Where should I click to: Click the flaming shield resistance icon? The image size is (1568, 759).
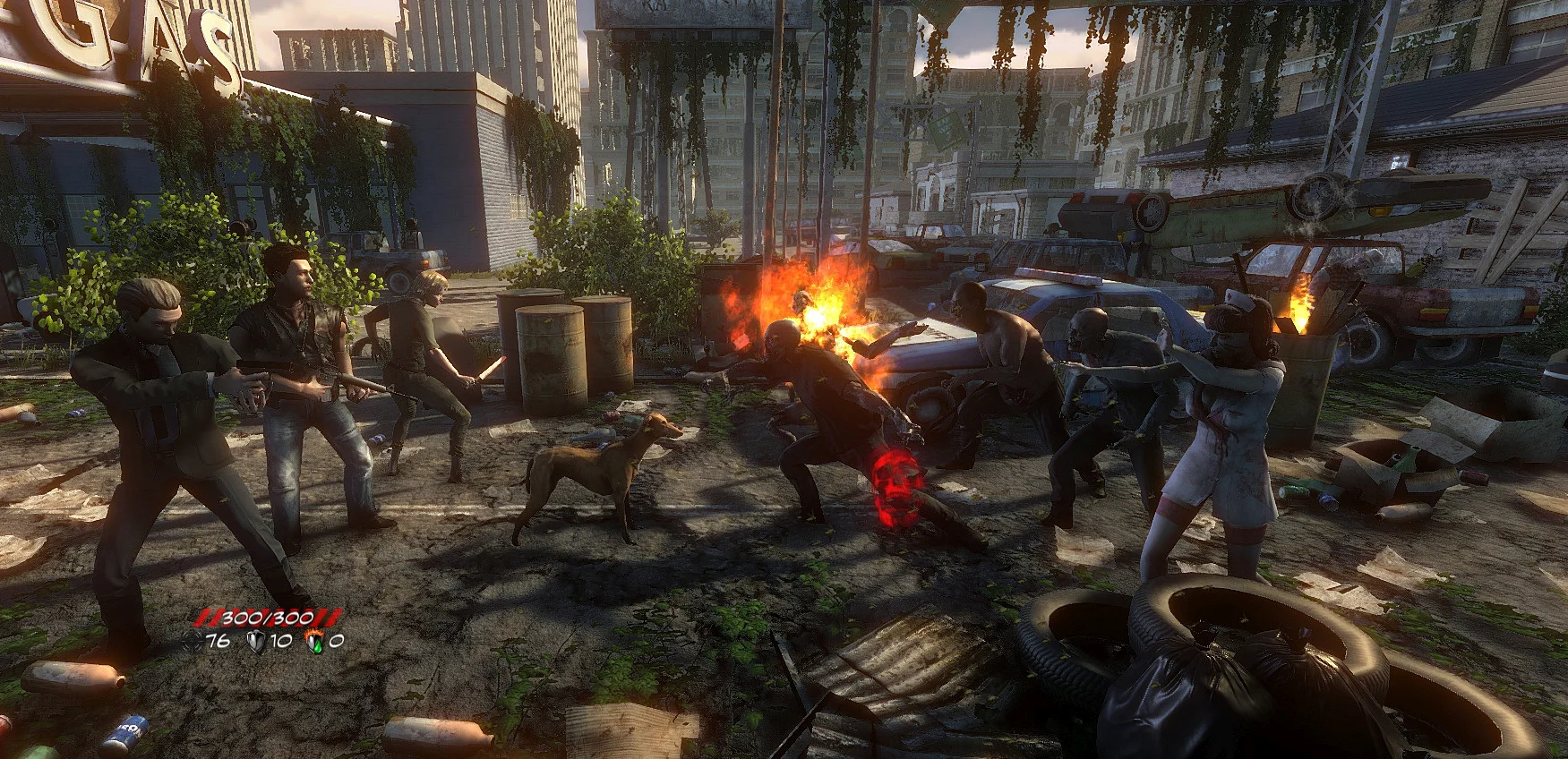(313, 640)
